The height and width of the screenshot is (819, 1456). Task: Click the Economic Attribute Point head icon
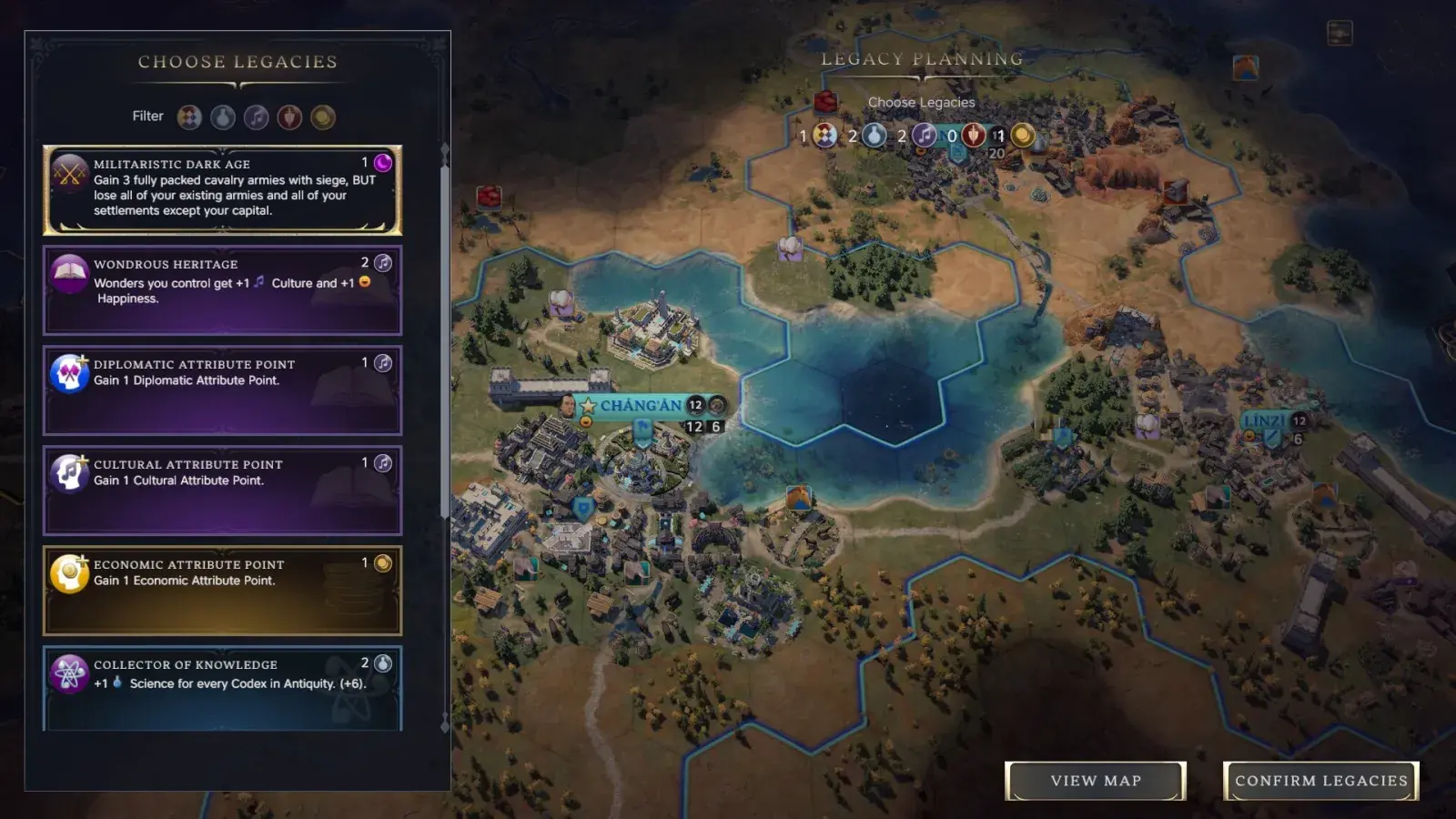[x=67, y=572]
